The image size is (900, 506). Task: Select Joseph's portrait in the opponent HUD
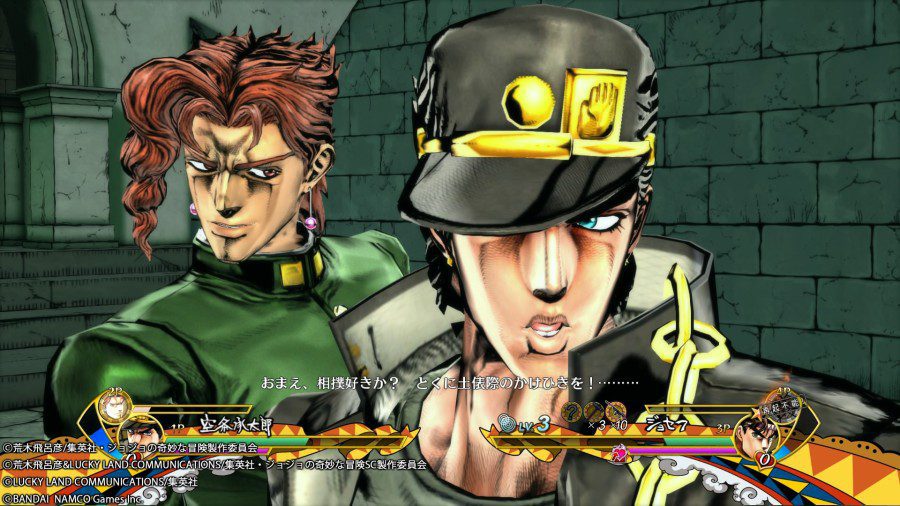[763, 435]
